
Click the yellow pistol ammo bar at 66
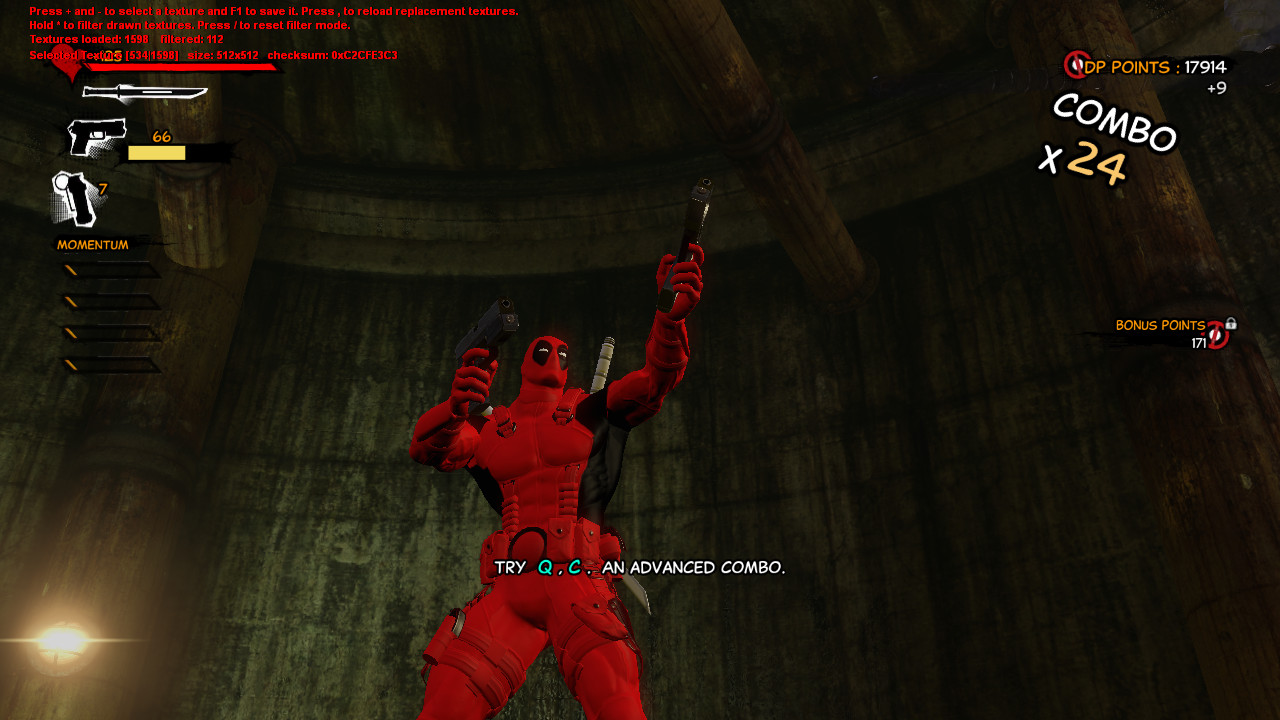[155, 152]
